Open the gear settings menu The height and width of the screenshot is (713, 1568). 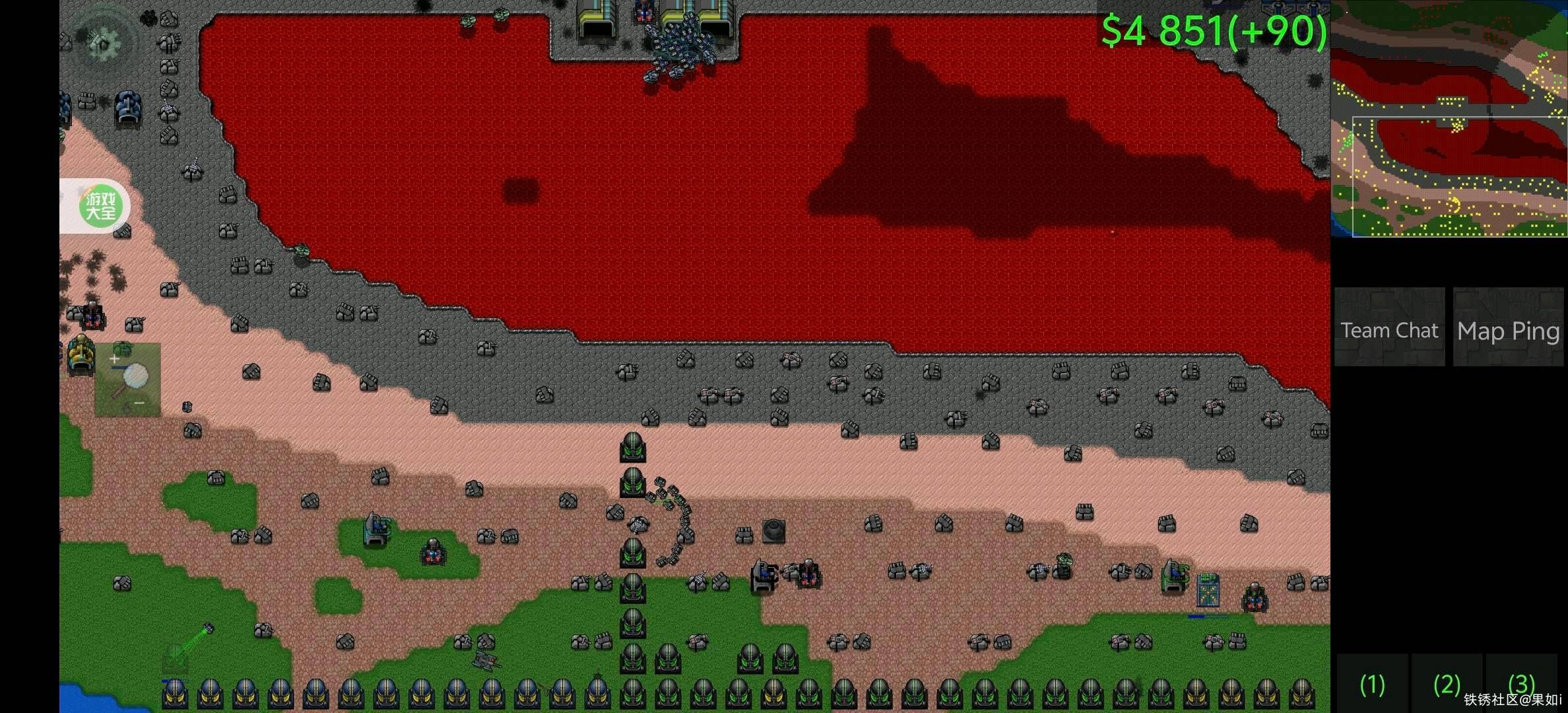click(x=102, y=42)
